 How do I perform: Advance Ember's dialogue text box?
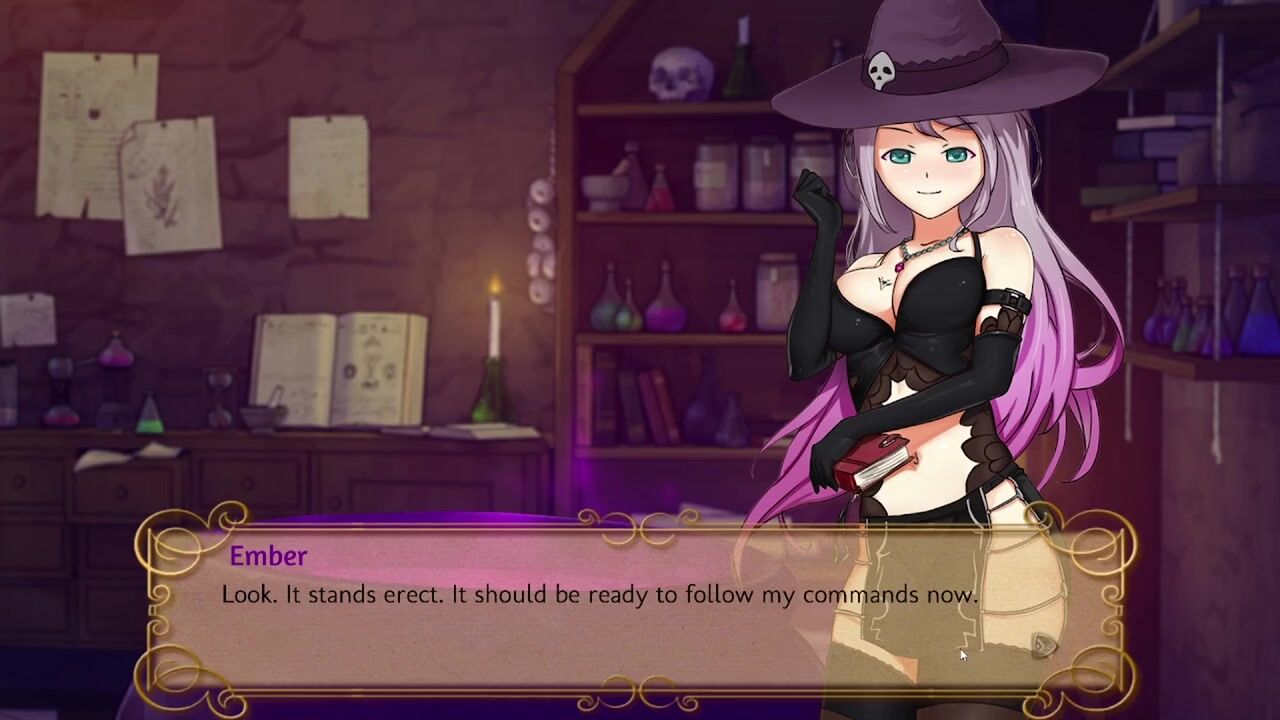pyautogui.click(x=600, y=610)
